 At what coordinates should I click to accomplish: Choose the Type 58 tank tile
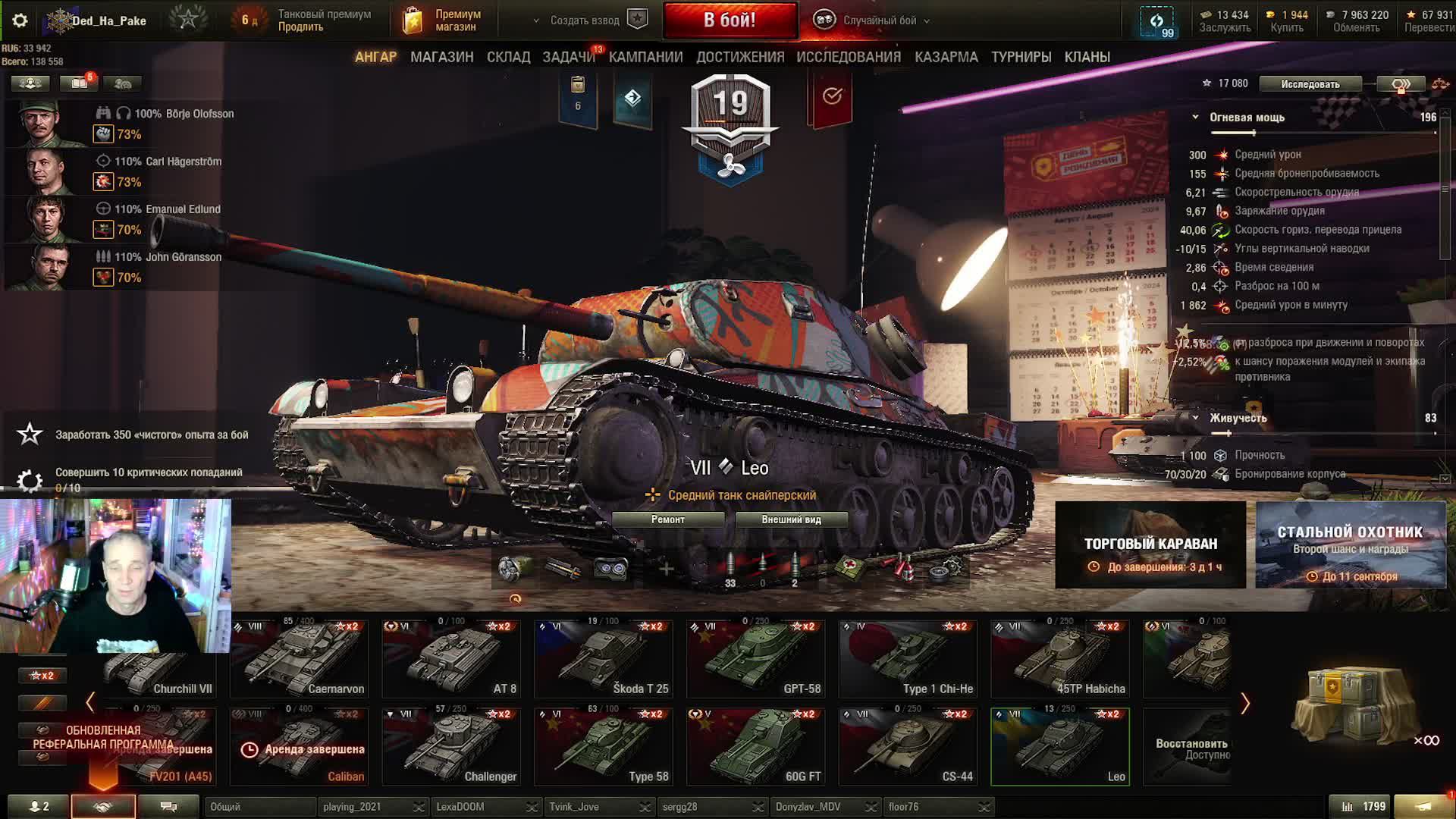pyautogui.click(x=604, y=746)
